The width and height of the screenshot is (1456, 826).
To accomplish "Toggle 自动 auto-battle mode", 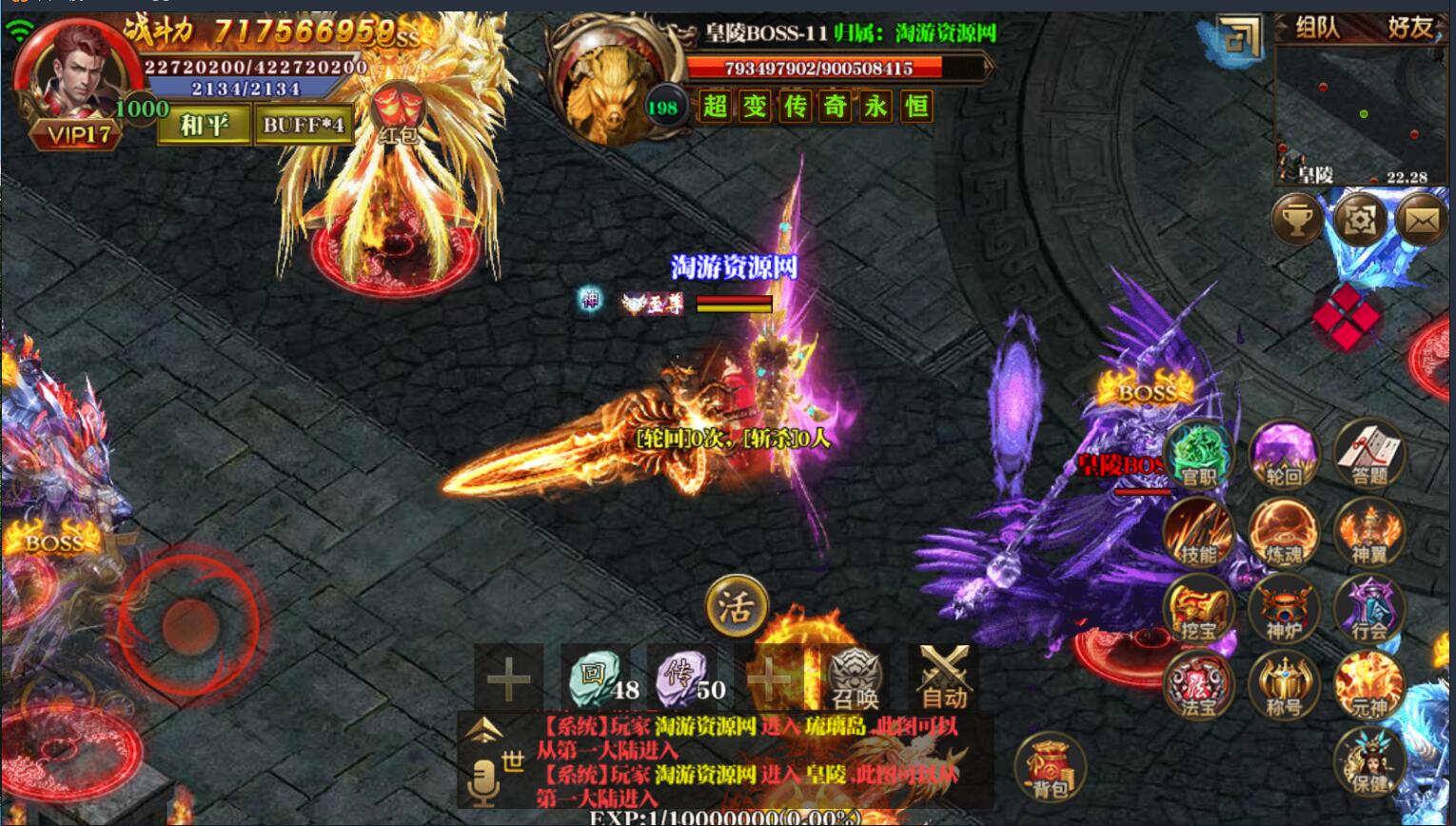I will (x=944, y=678).
